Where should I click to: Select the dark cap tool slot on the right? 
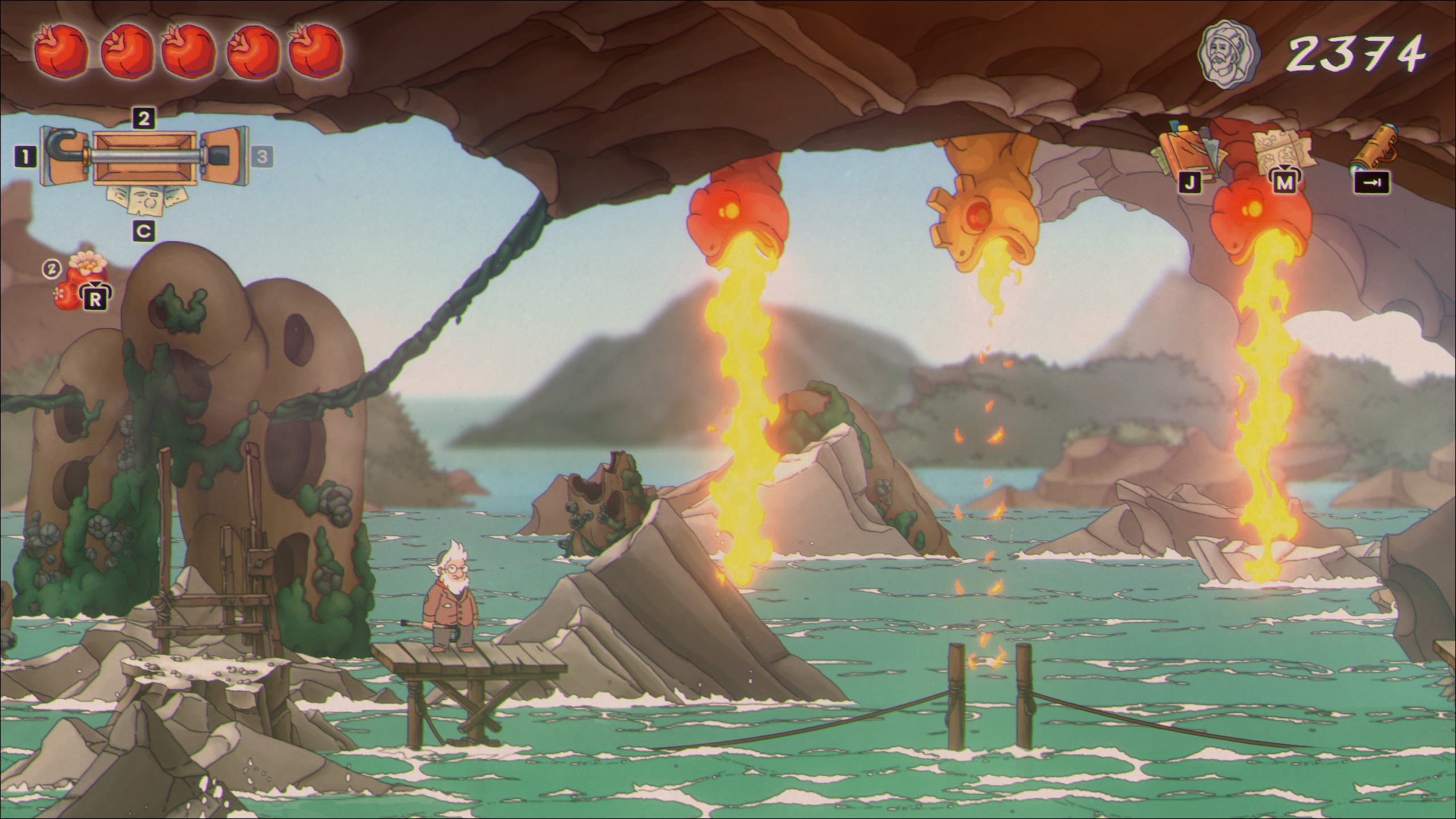225,155
